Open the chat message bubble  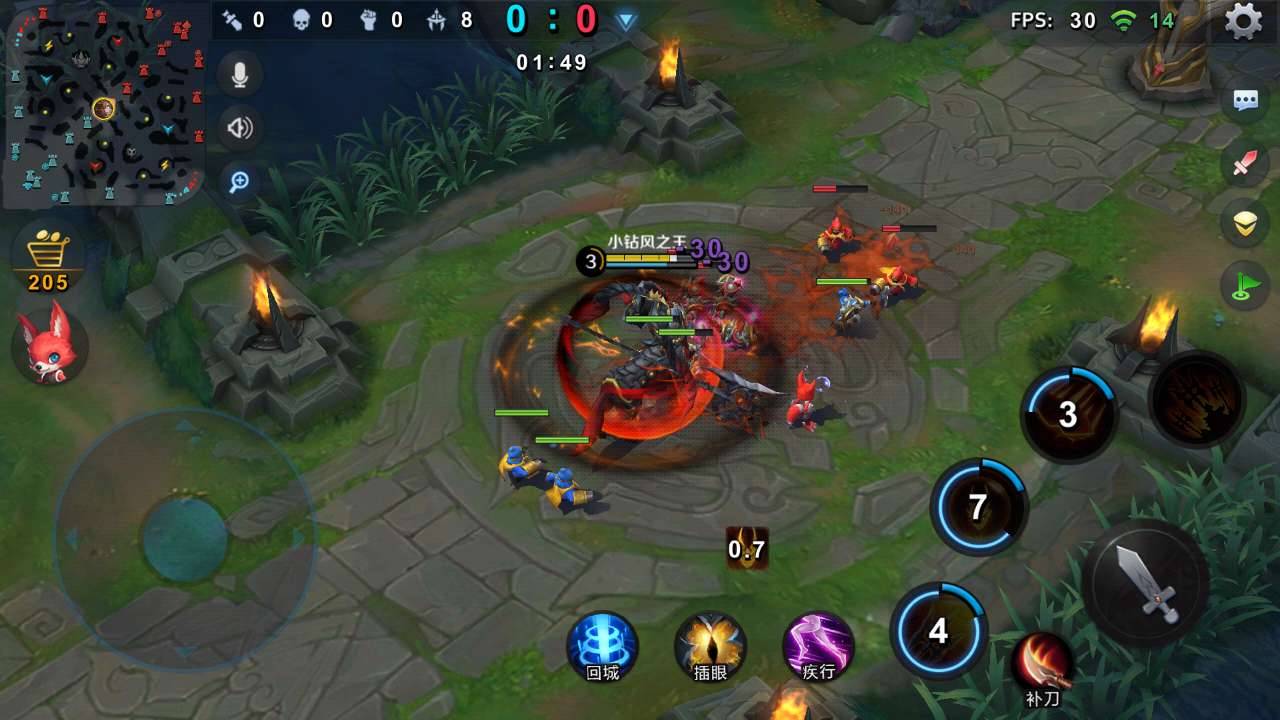1245,101
